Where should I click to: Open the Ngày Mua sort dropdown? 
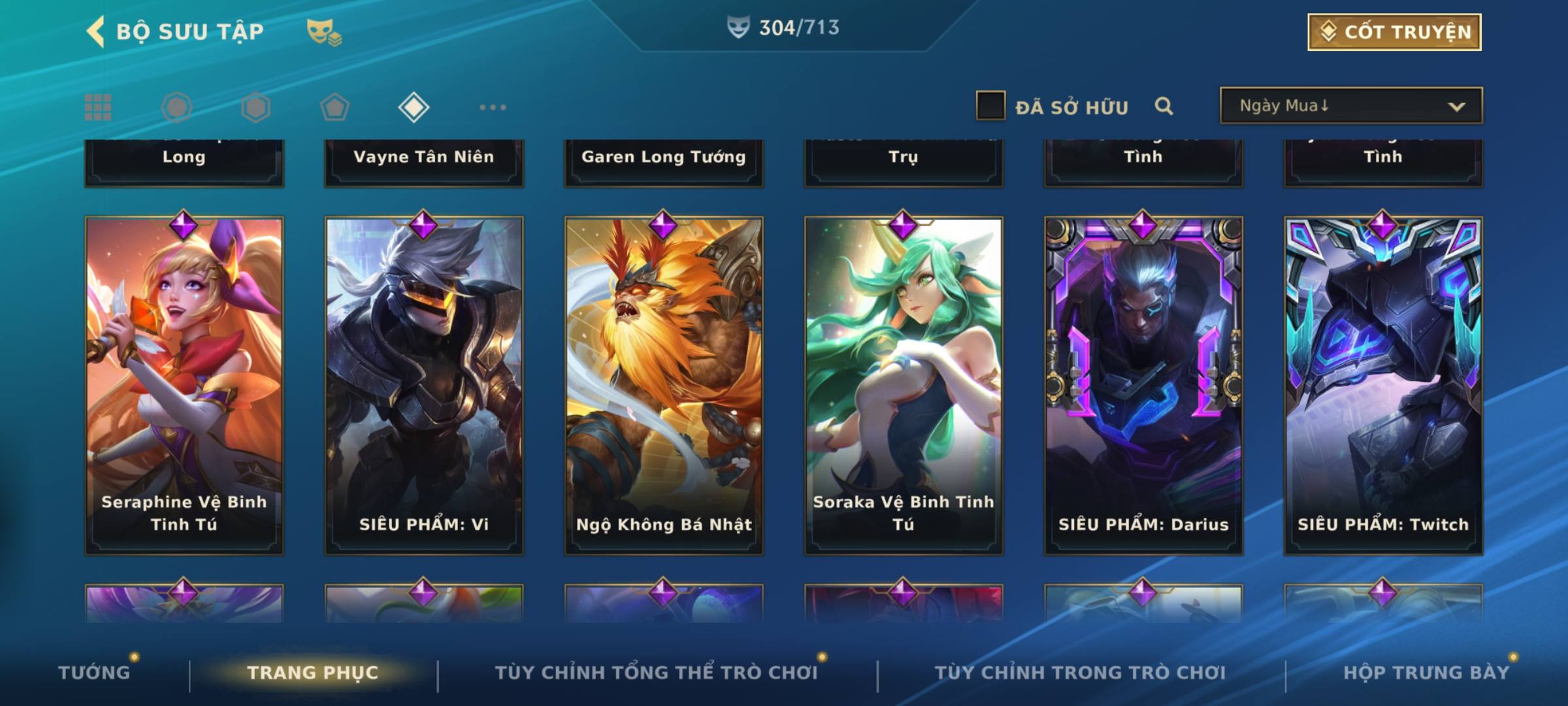[1351, 106]
